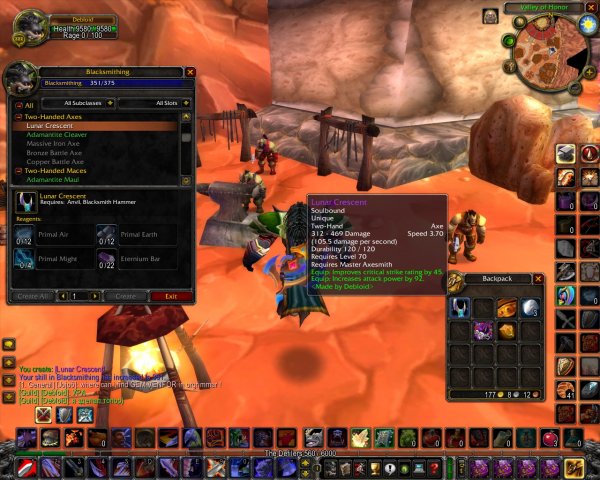Select Adamantite Cleaver recipe
This screenshot has height=480, width=600.
[x=57, y=135]
